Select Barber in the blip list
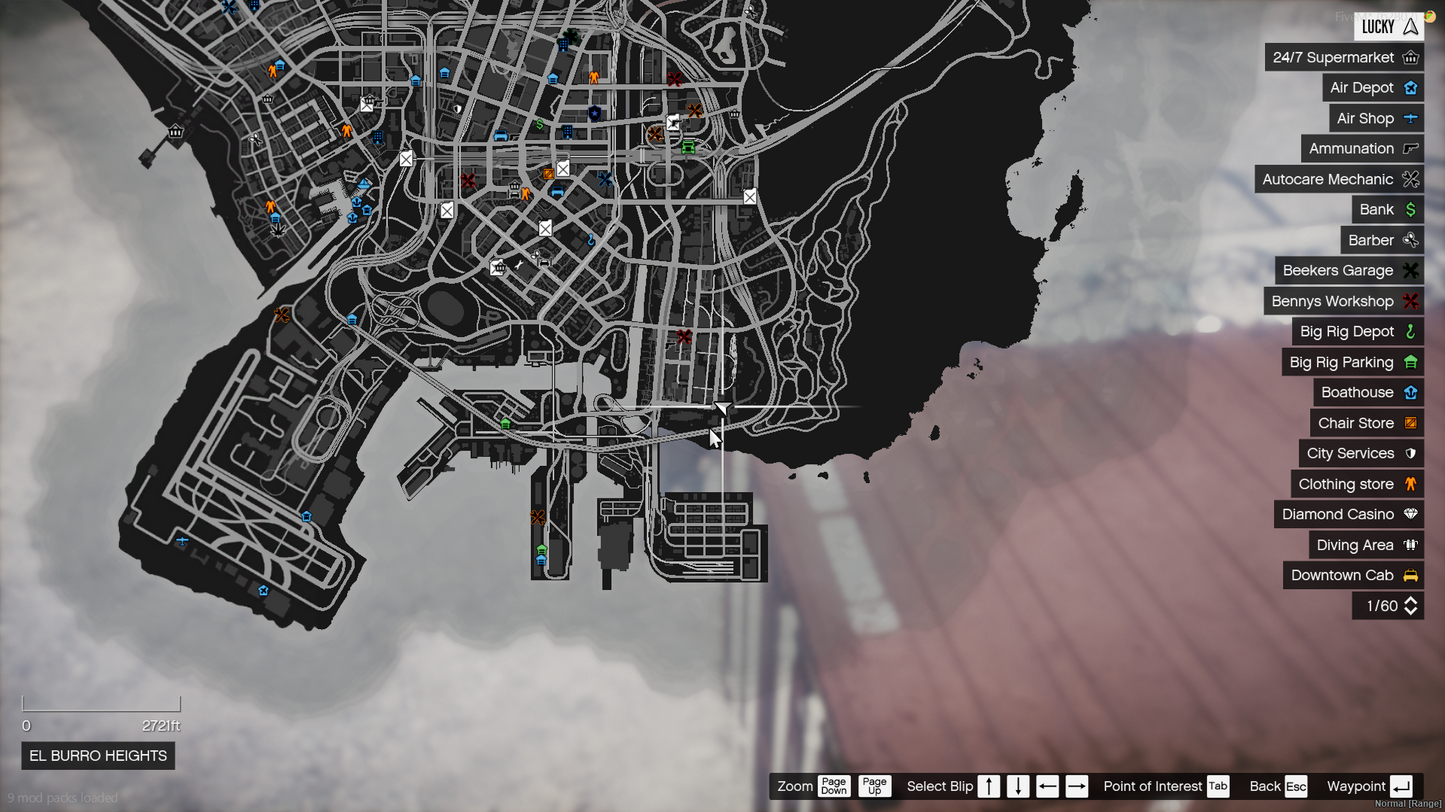 coord(1381,241)
